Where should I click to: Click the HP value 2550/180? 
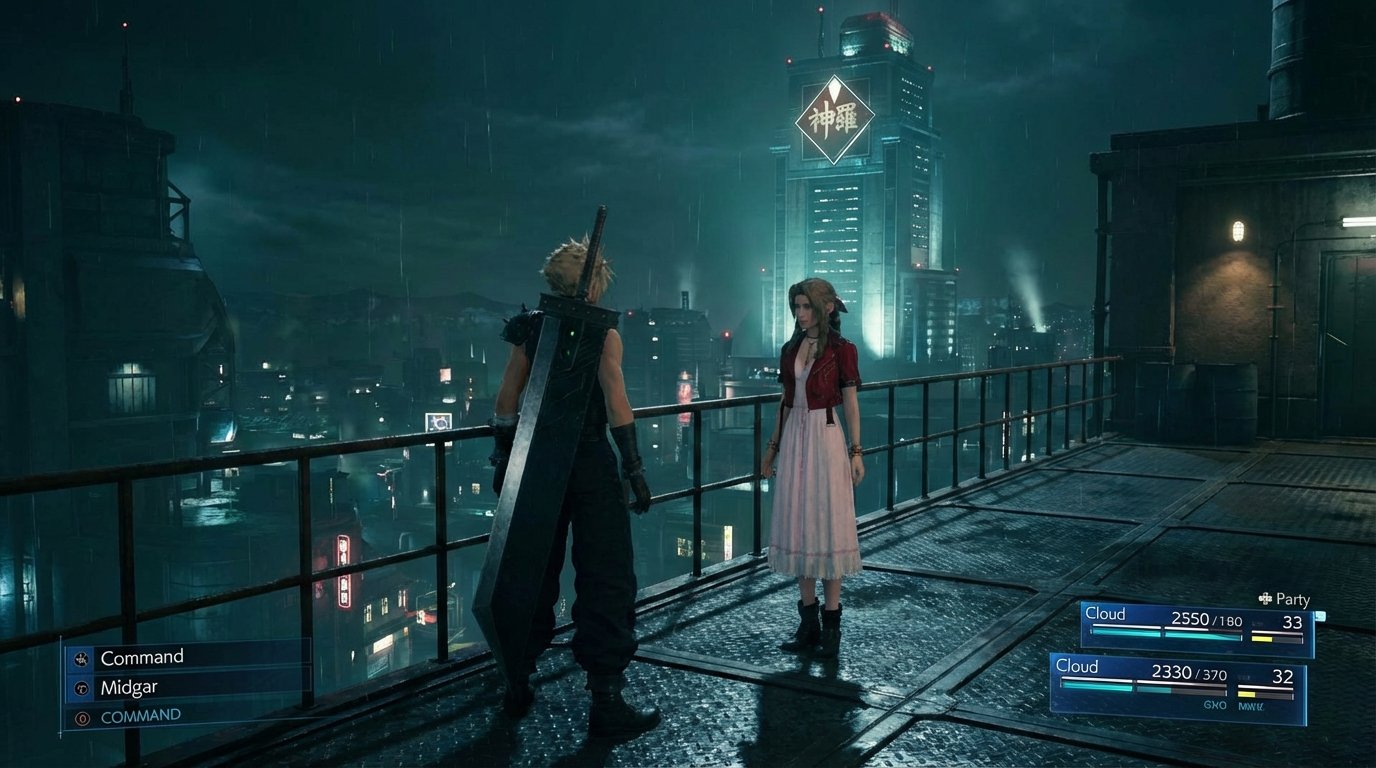[1206, 621]
